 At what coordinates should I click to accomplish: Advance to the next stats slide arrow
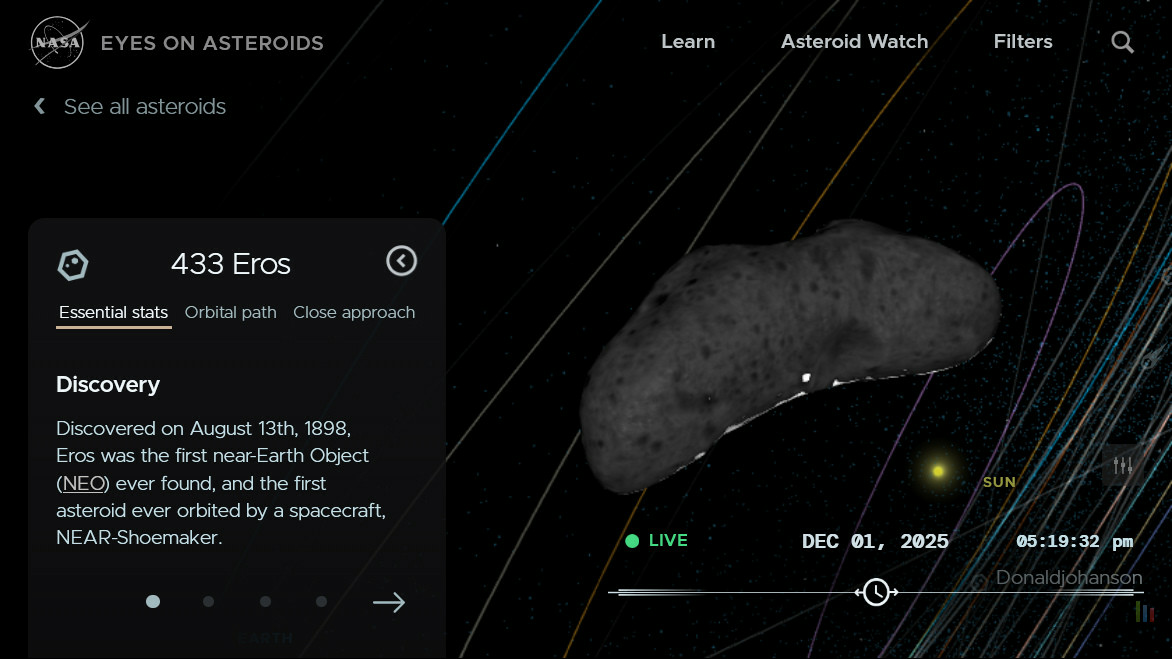coord(388,602)
